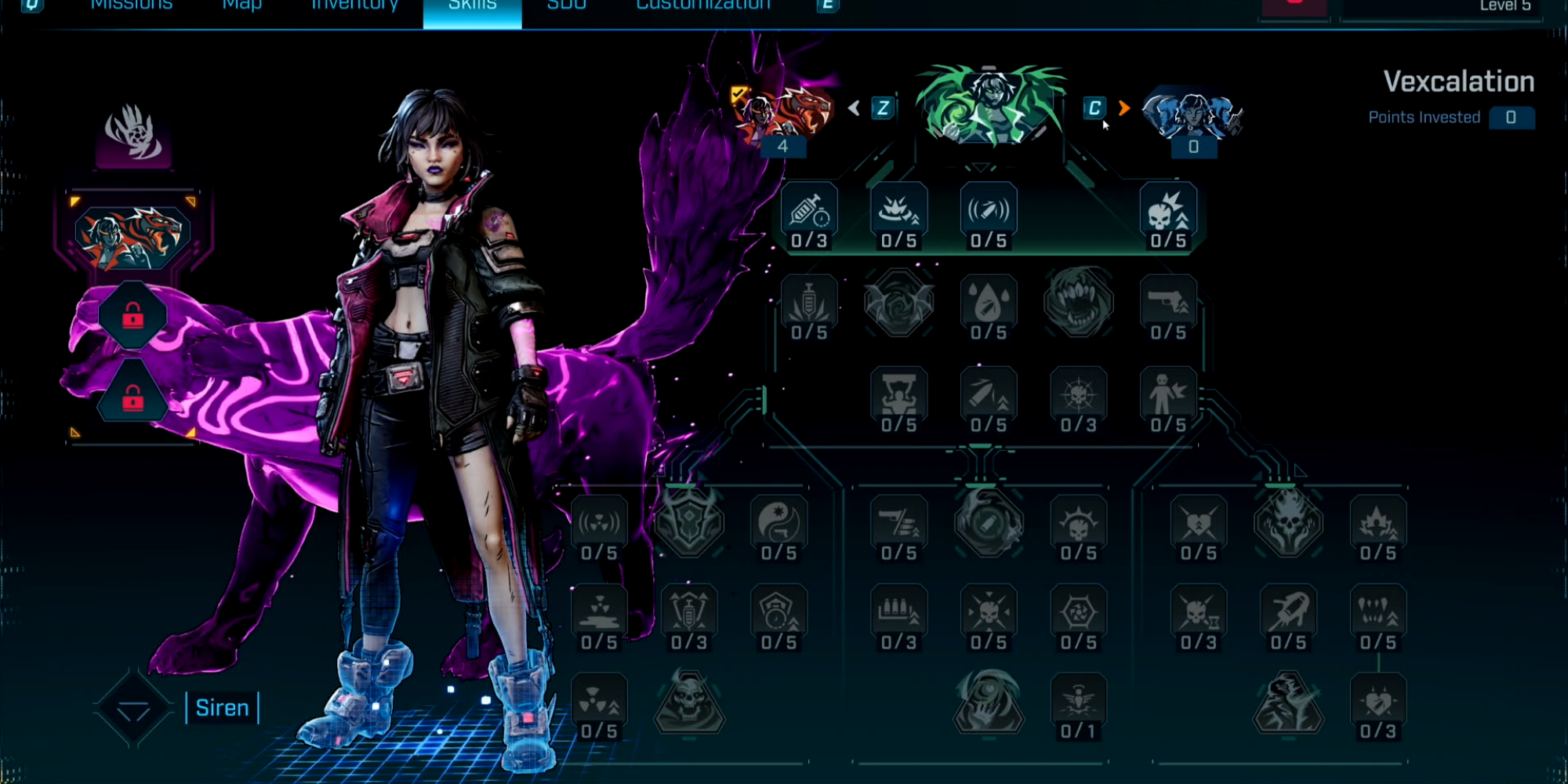Switch to the Missions tab
Screen dimensions: 1568x784
point(131,6)
